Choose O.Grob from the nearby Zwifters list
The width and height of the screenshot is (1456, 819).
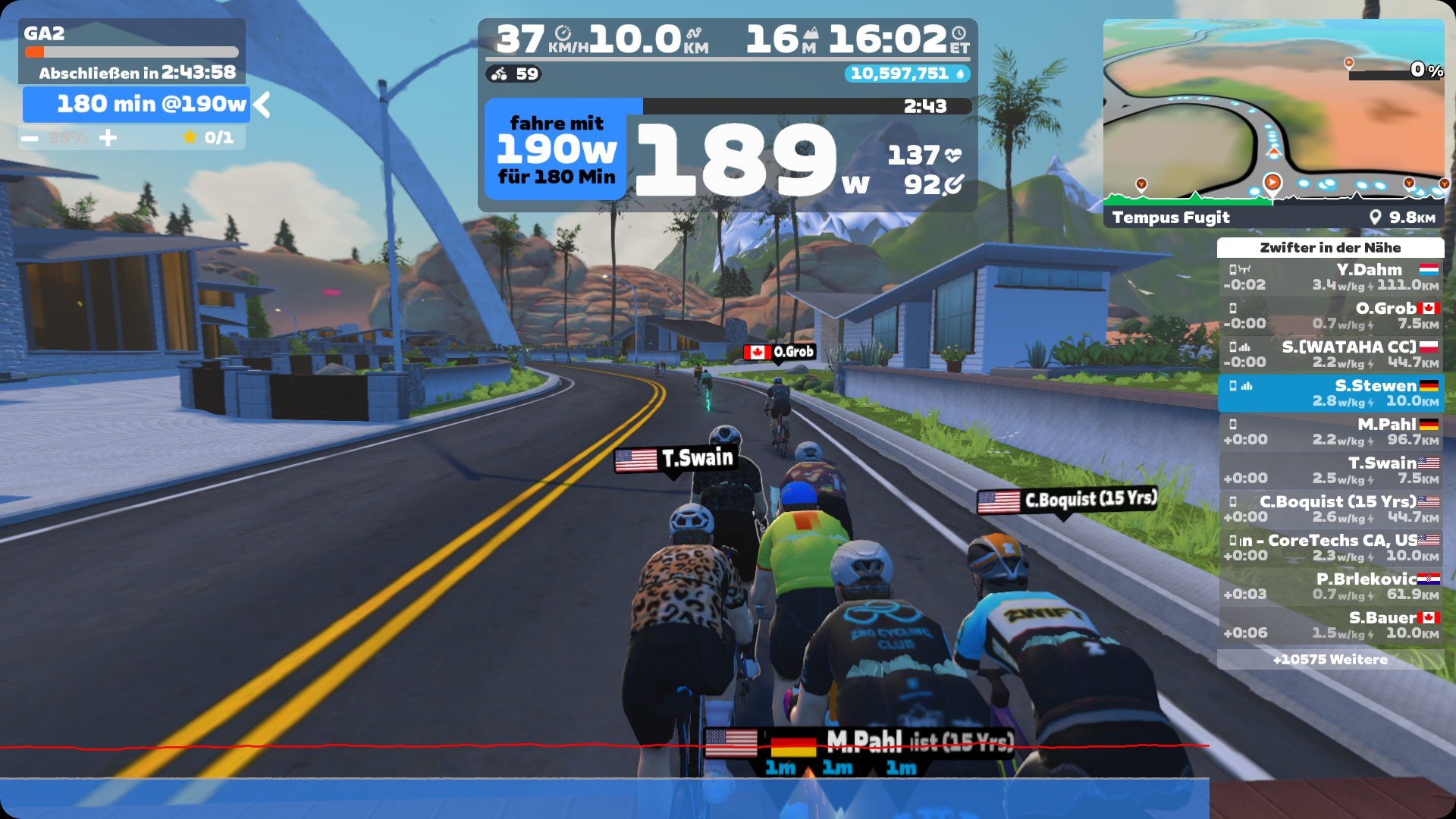[x=1330, y=316]
